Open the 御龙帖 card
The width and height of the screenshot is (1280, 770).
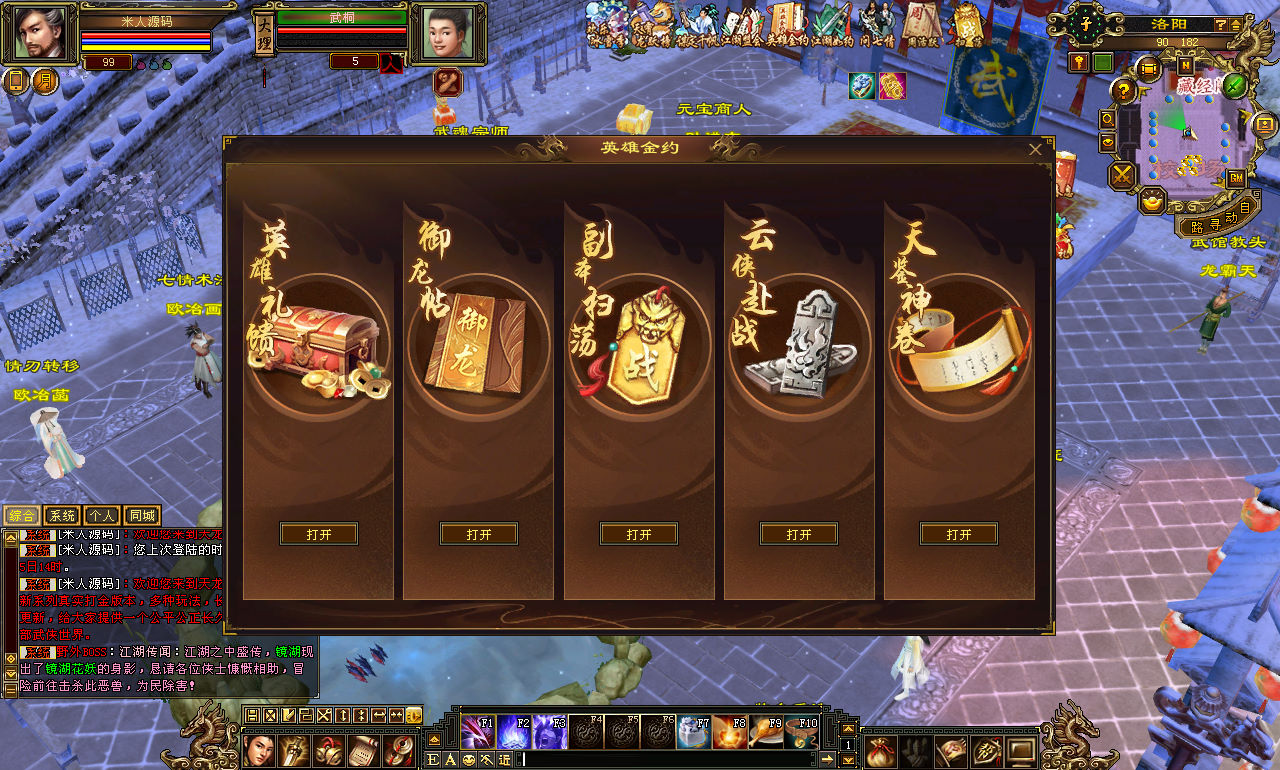coord(479,534)
